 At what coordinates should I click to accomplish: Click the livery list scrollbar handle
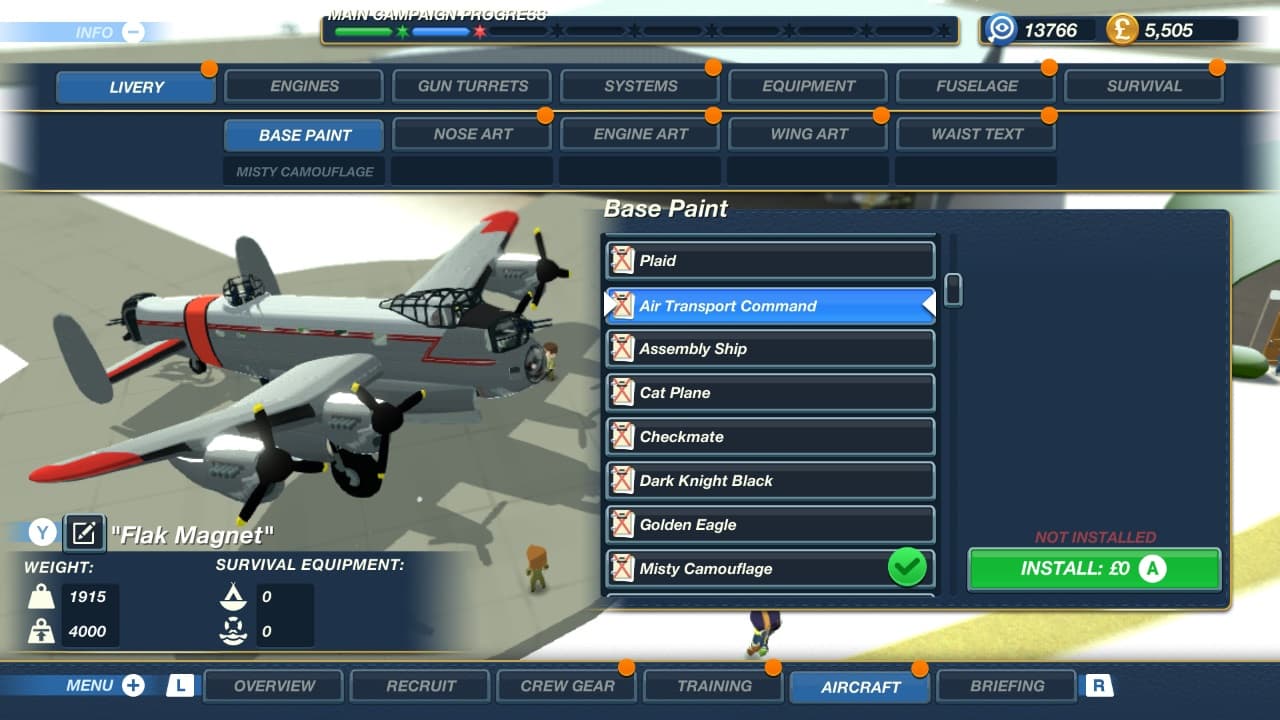click(x=954, y=289)
